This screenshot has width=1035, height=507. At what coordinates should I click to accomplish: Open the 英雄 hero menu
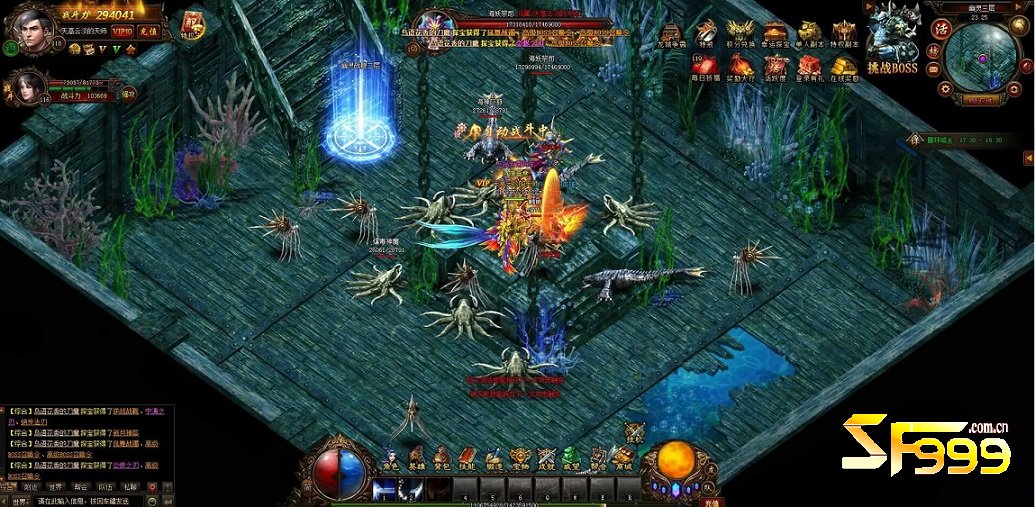click(x=415, y=460)
